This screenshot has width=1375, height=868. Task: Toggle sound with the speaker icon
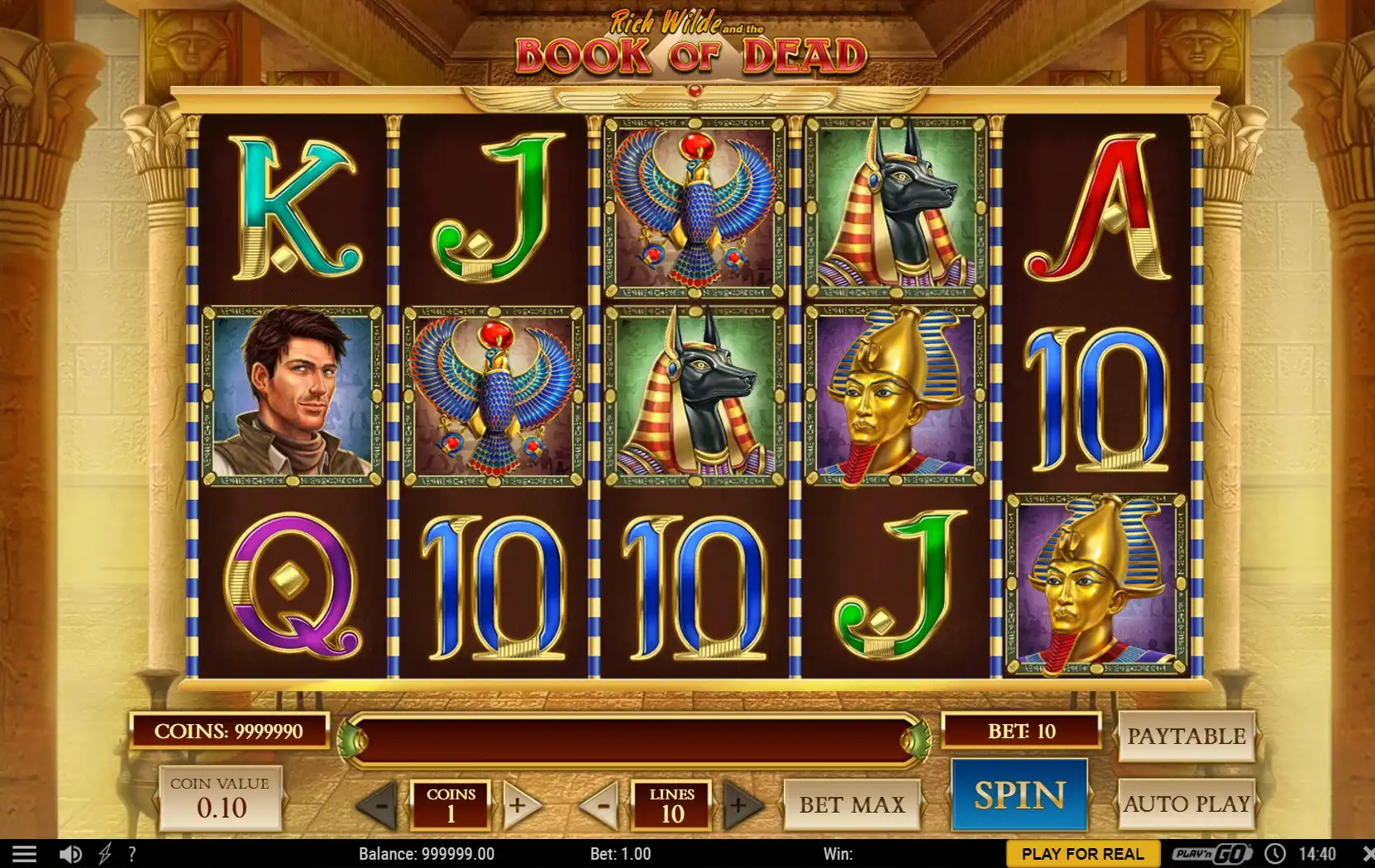[x=70, y=854]
